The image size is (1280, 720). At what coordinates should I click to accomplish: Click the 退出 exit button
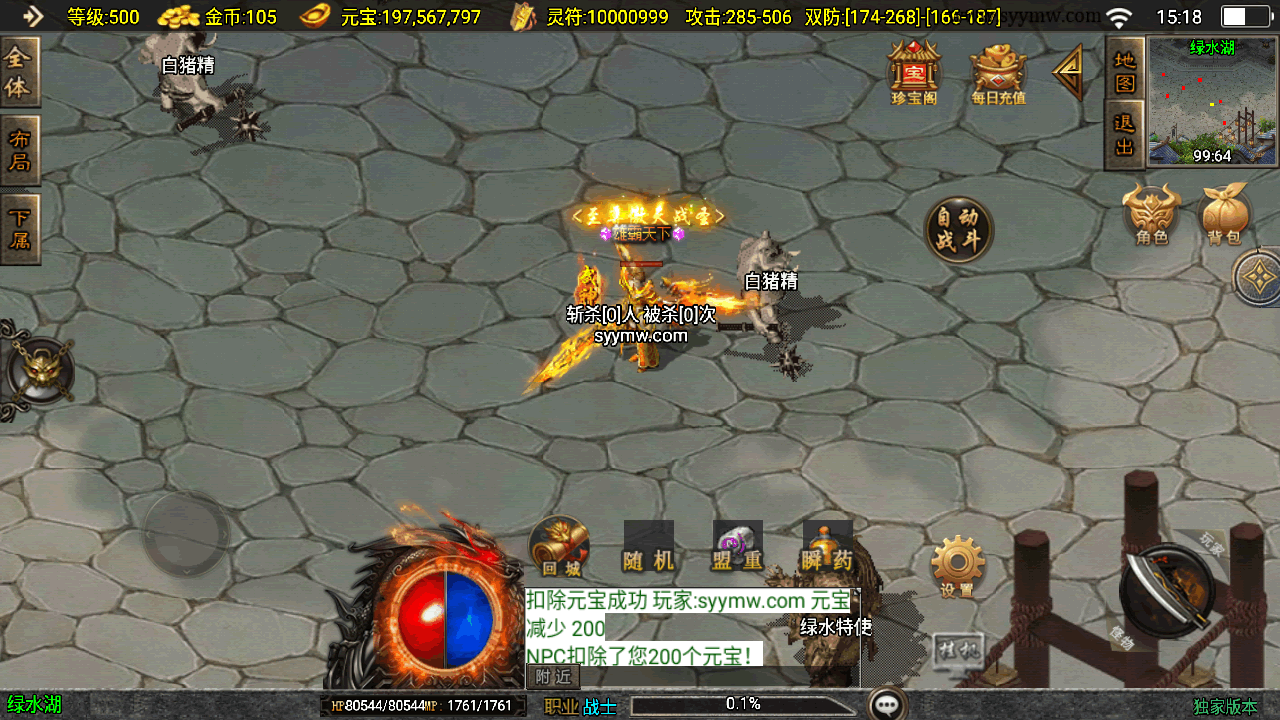(x=1125, y=135)
